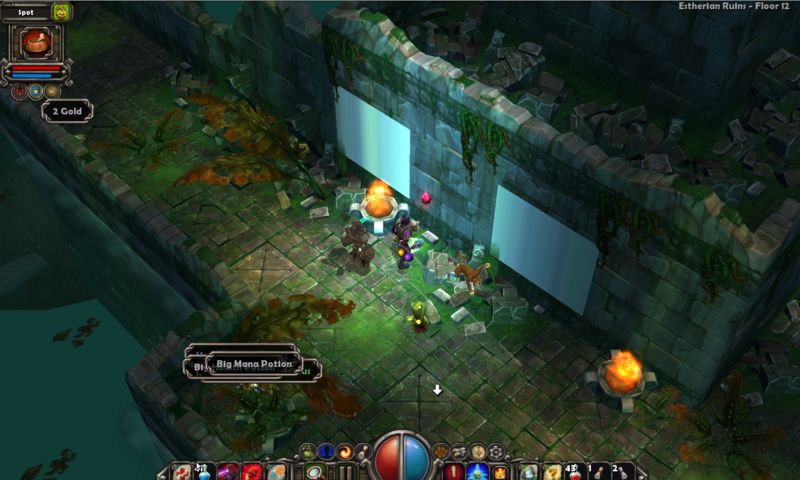Click the green creature icon above the hotbar
The width and height of the screenshot is (800, 480).
308,451
